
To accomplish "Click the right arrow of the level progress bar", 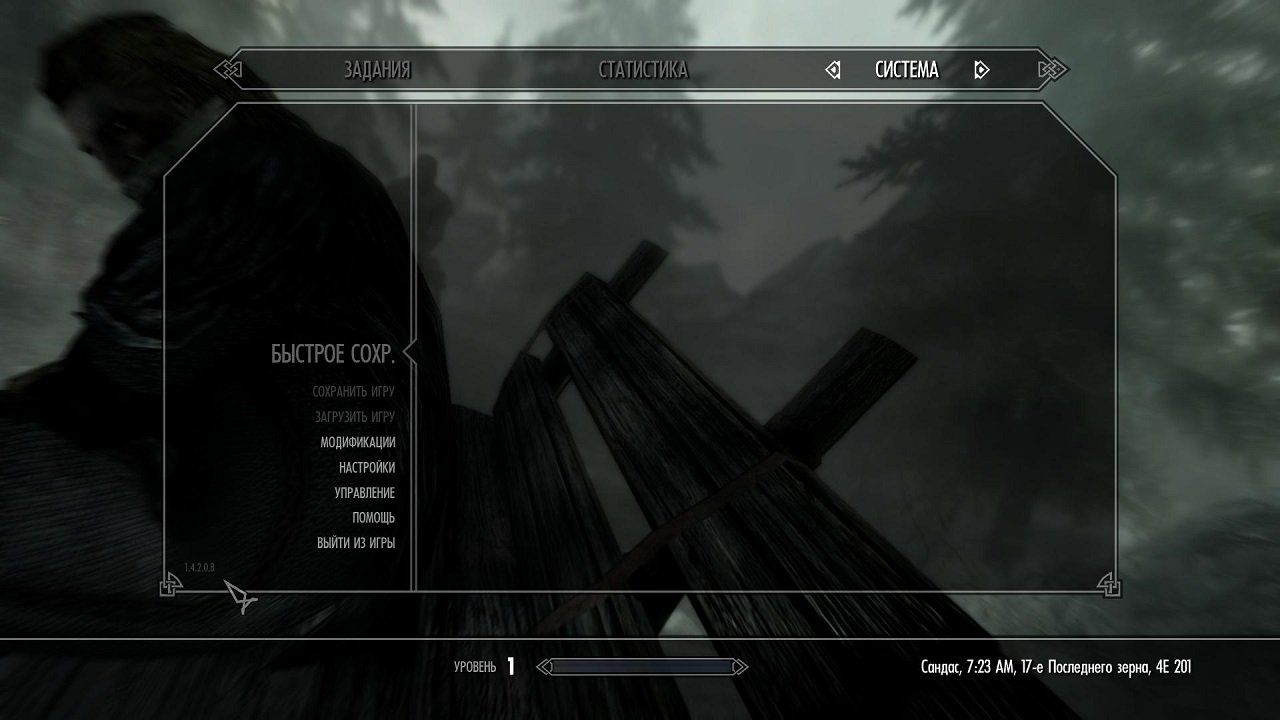I will point(740,665).
